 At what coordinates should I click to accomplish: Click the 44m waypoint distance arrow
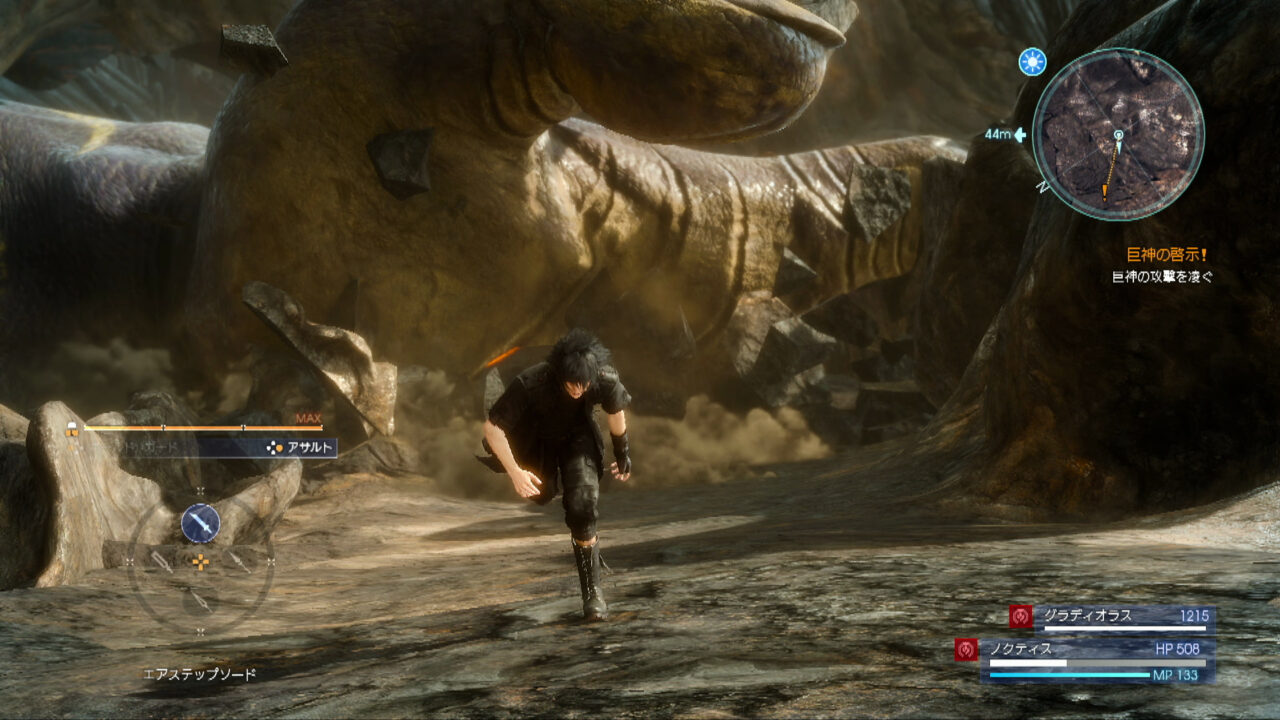[x=1019, y=135]
